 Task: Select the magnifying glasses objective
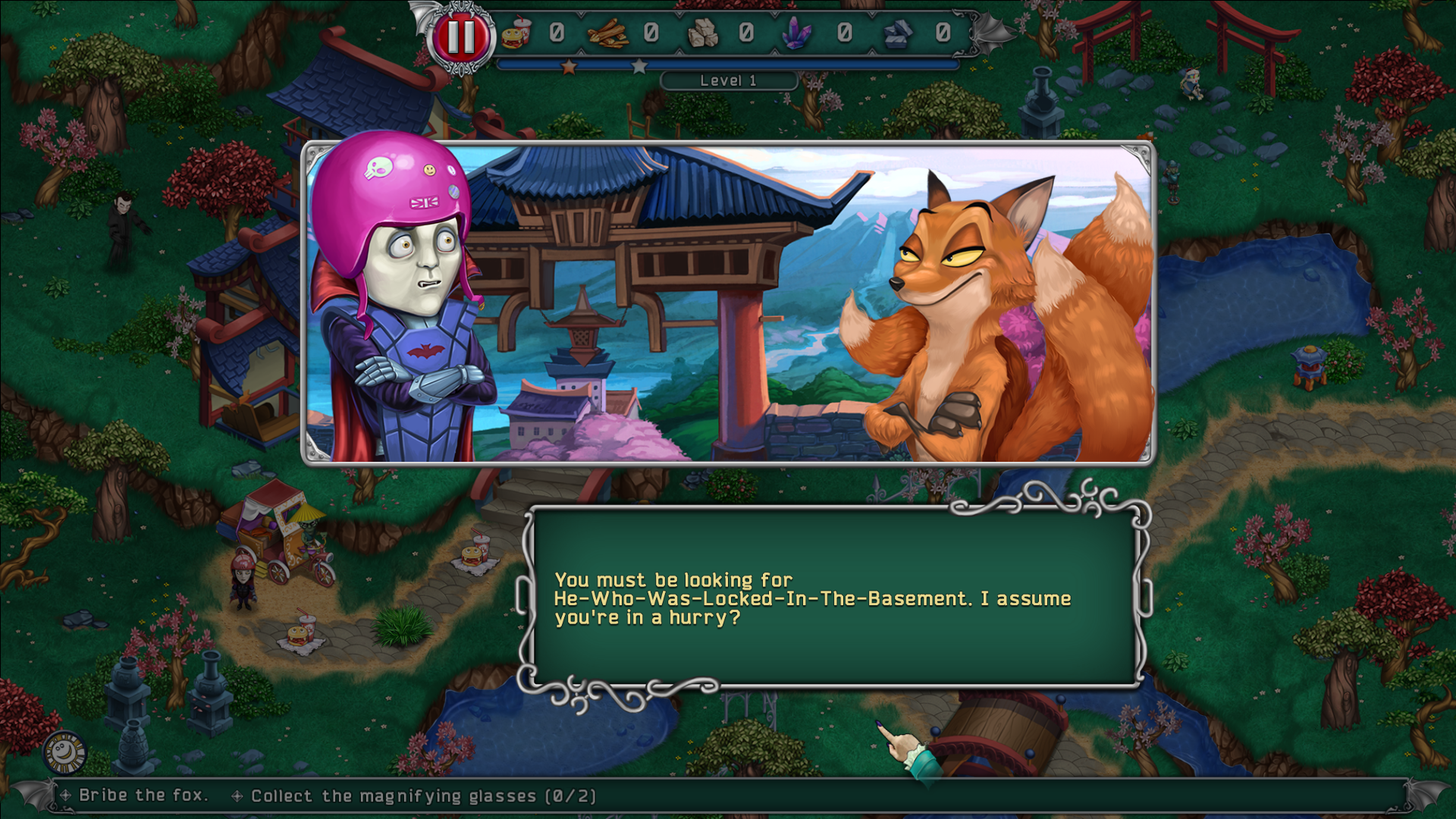[x=423, y=796]
